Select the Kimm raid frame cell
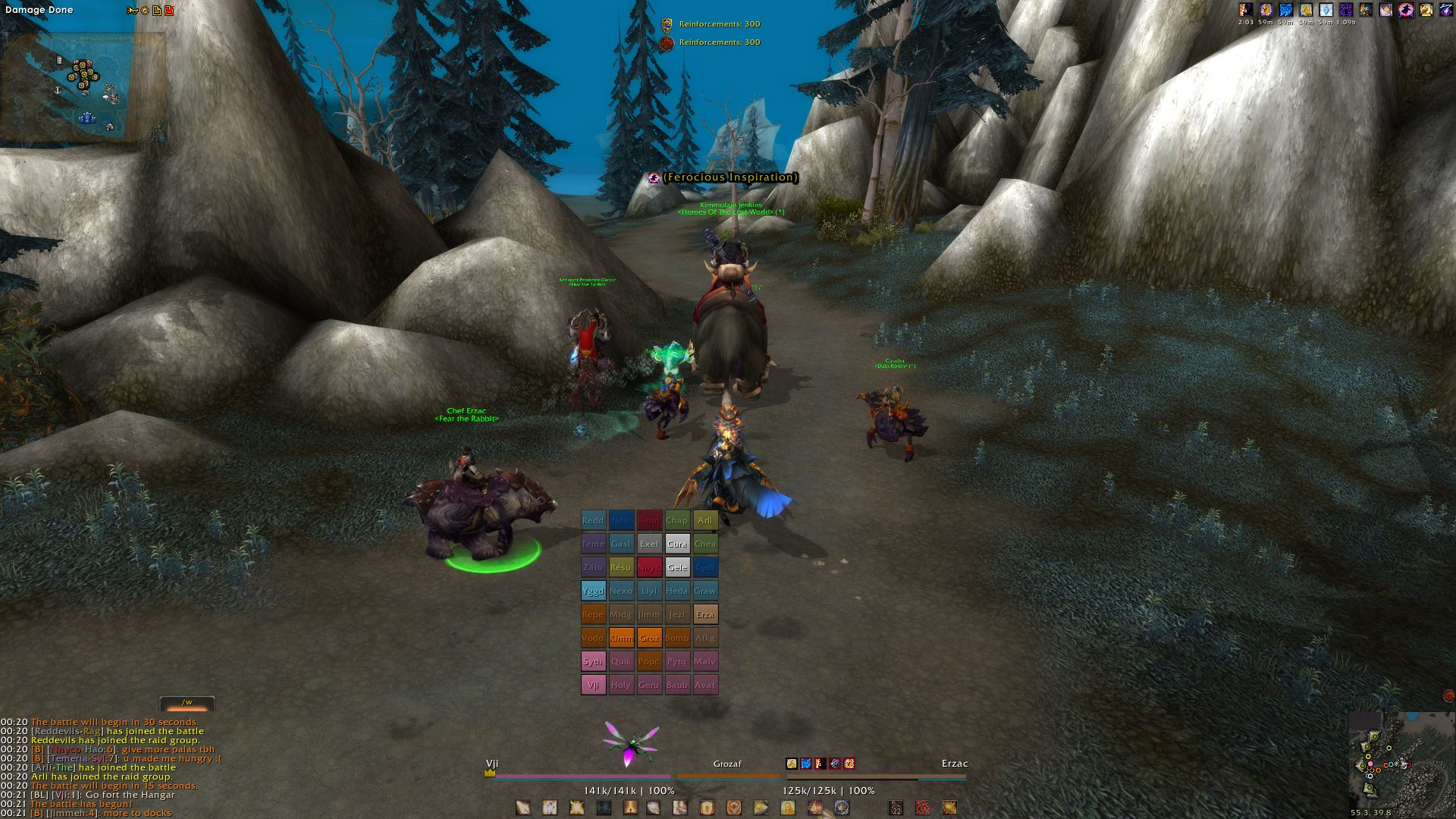Viewport: 1456px width, 819px height. tap(621, 638)
